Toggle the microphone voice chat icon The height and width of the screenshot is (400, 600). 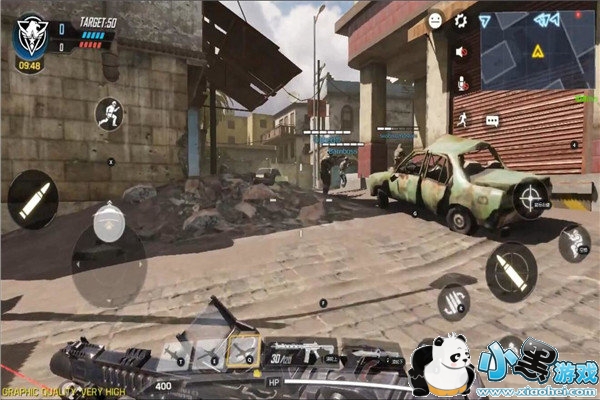coord(461,85)
